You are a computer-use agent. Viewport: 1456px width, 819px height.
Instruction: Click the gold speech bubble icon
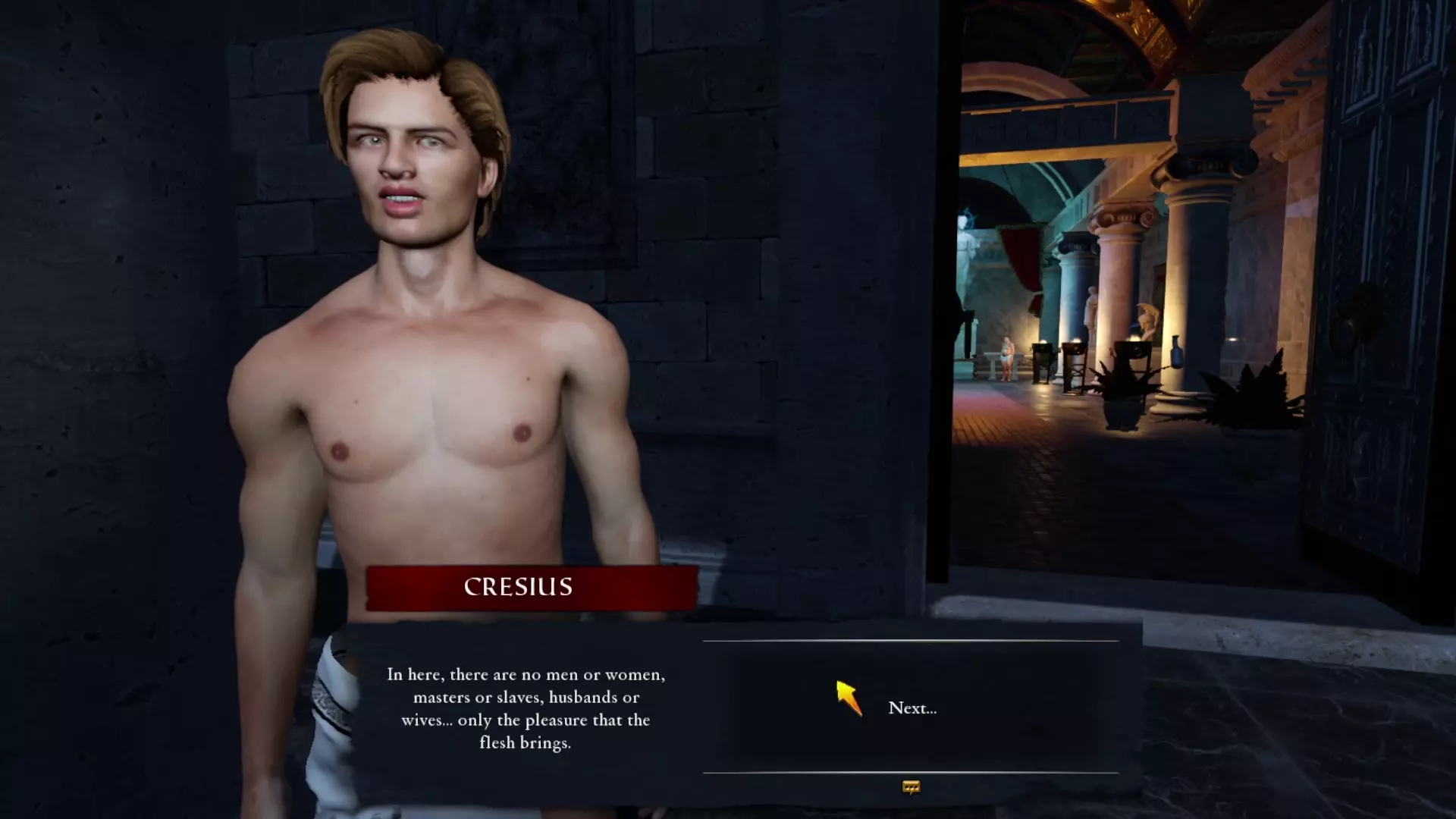point(911,788)
